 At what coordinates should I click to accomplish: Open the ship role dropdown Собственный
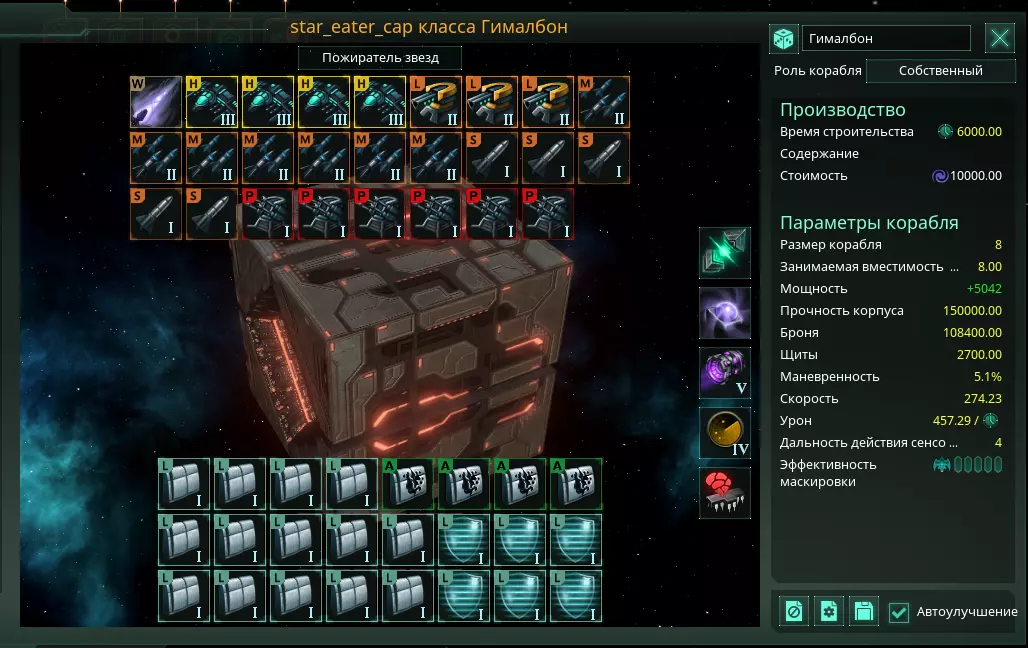pyautogui.click(x=940, y=71)
